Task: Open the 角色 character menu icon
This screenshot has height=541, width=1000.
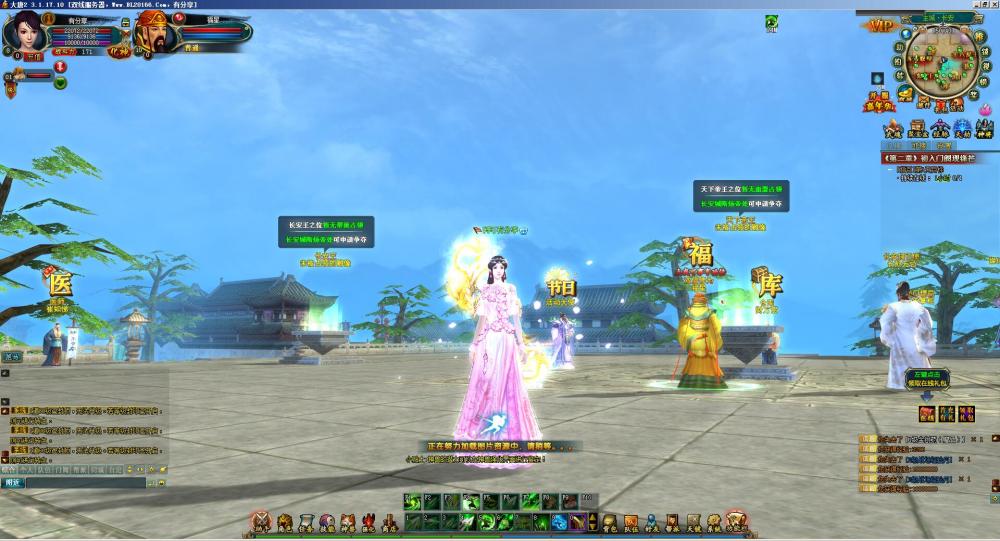Action: tap(284, 523)
